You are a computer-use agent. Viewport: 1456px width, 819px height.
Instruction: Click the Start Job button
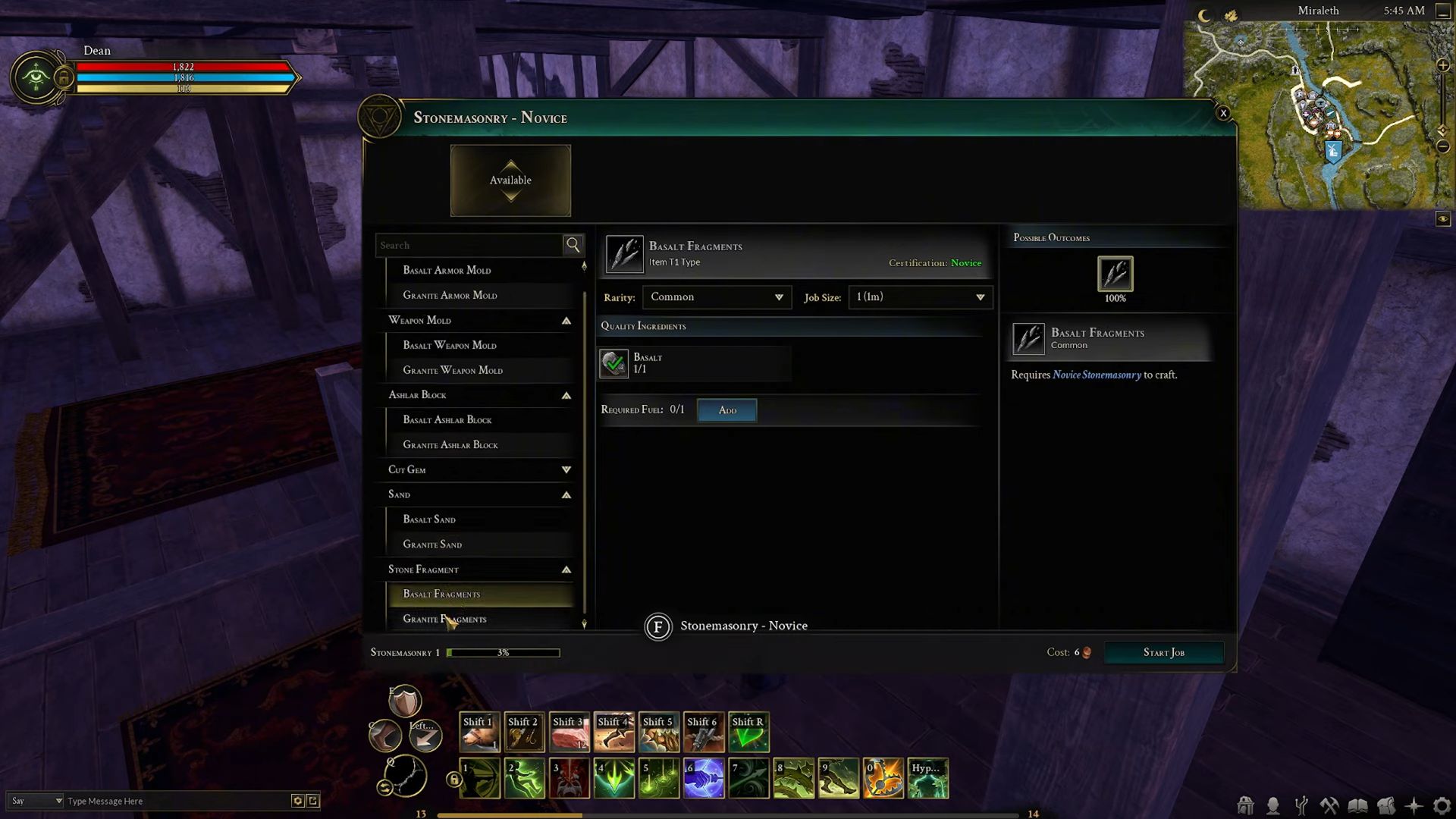coord(1163,652)
